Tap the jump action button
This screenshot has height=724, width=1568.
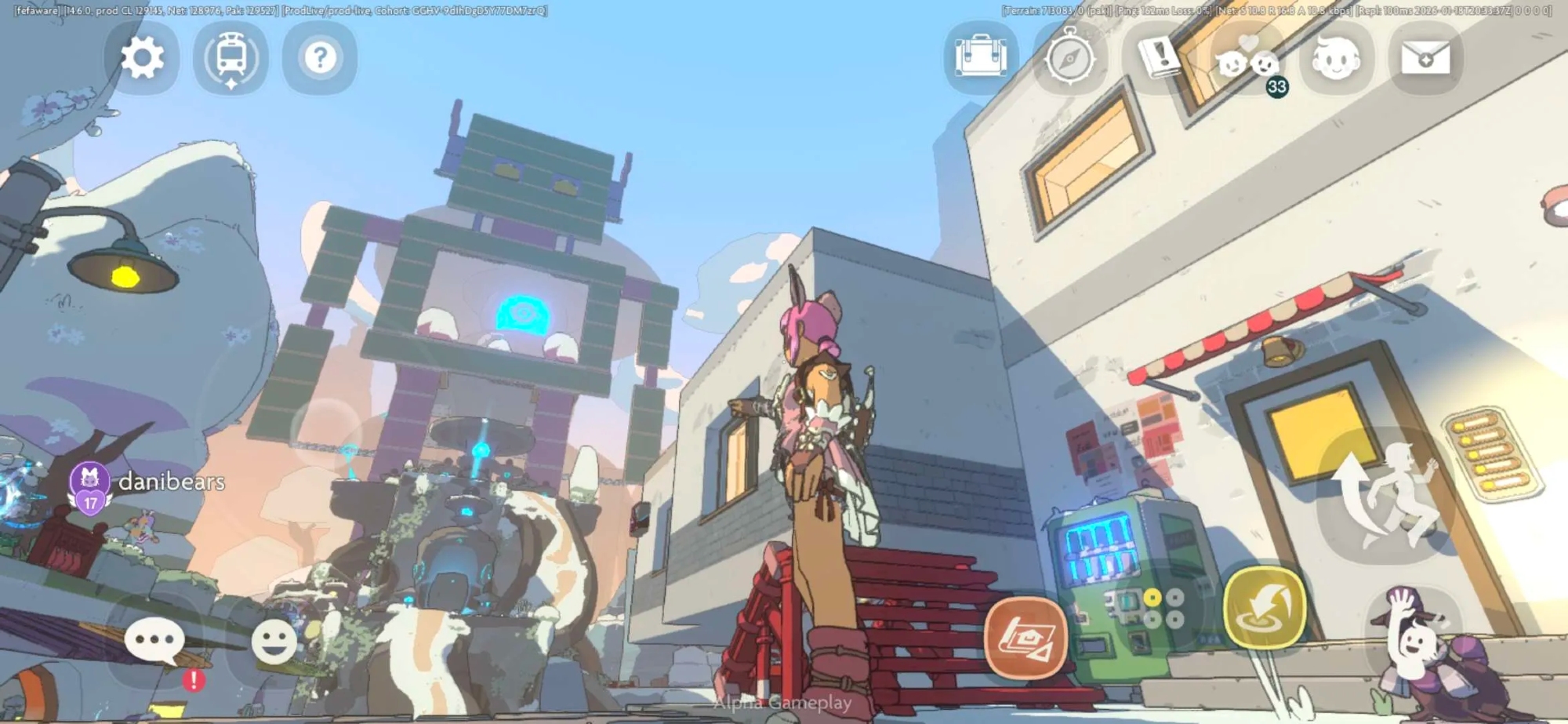1386,496
